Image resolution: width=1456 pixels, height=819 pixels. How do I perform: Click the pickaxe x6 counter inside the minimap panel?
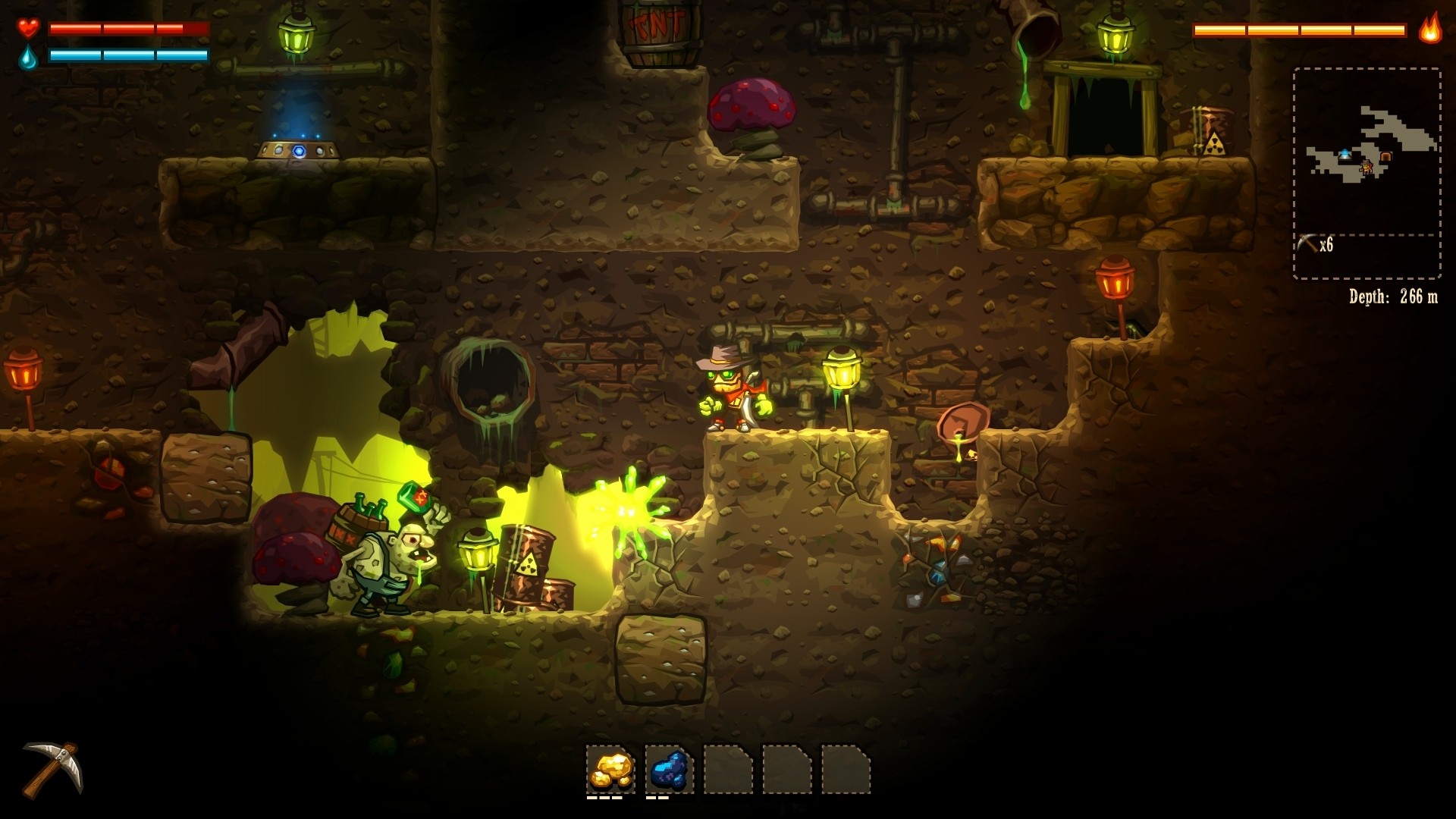[1313, 243]
